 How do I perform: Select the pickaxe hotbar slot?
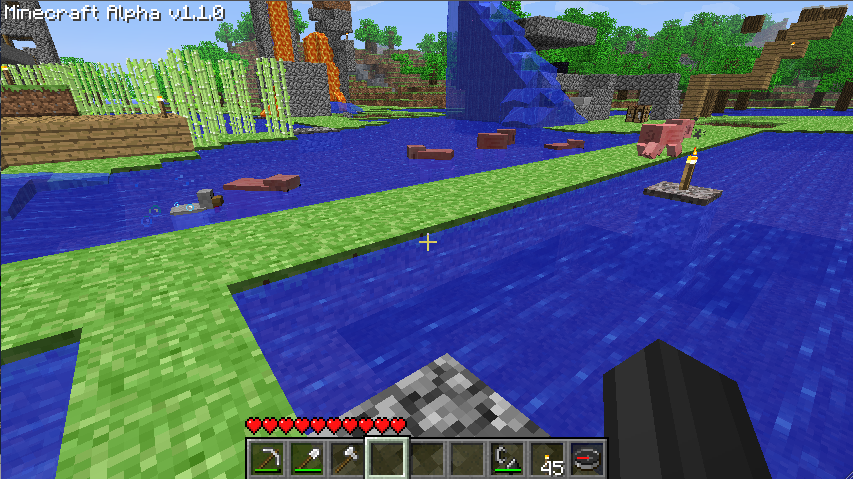click(266, 459)
